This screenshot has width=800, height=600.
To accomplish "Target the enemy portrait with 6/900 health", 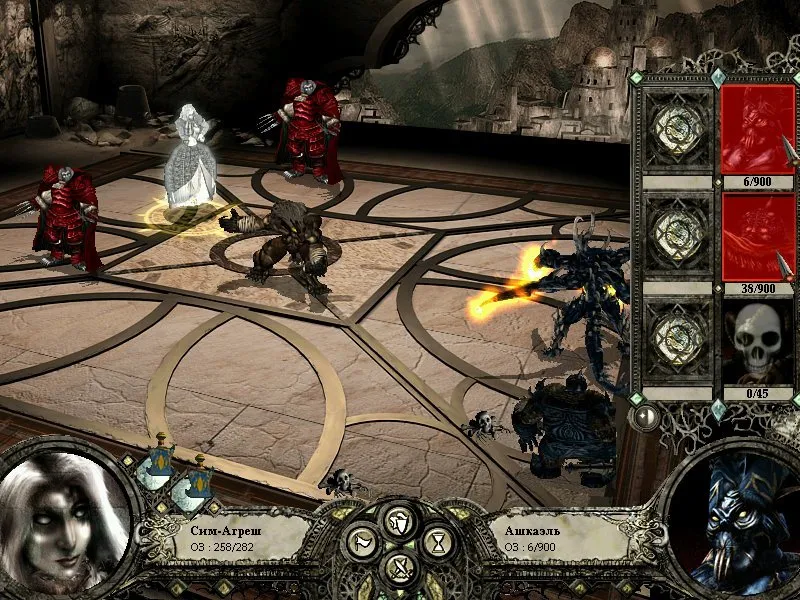I will click(757, 128).
